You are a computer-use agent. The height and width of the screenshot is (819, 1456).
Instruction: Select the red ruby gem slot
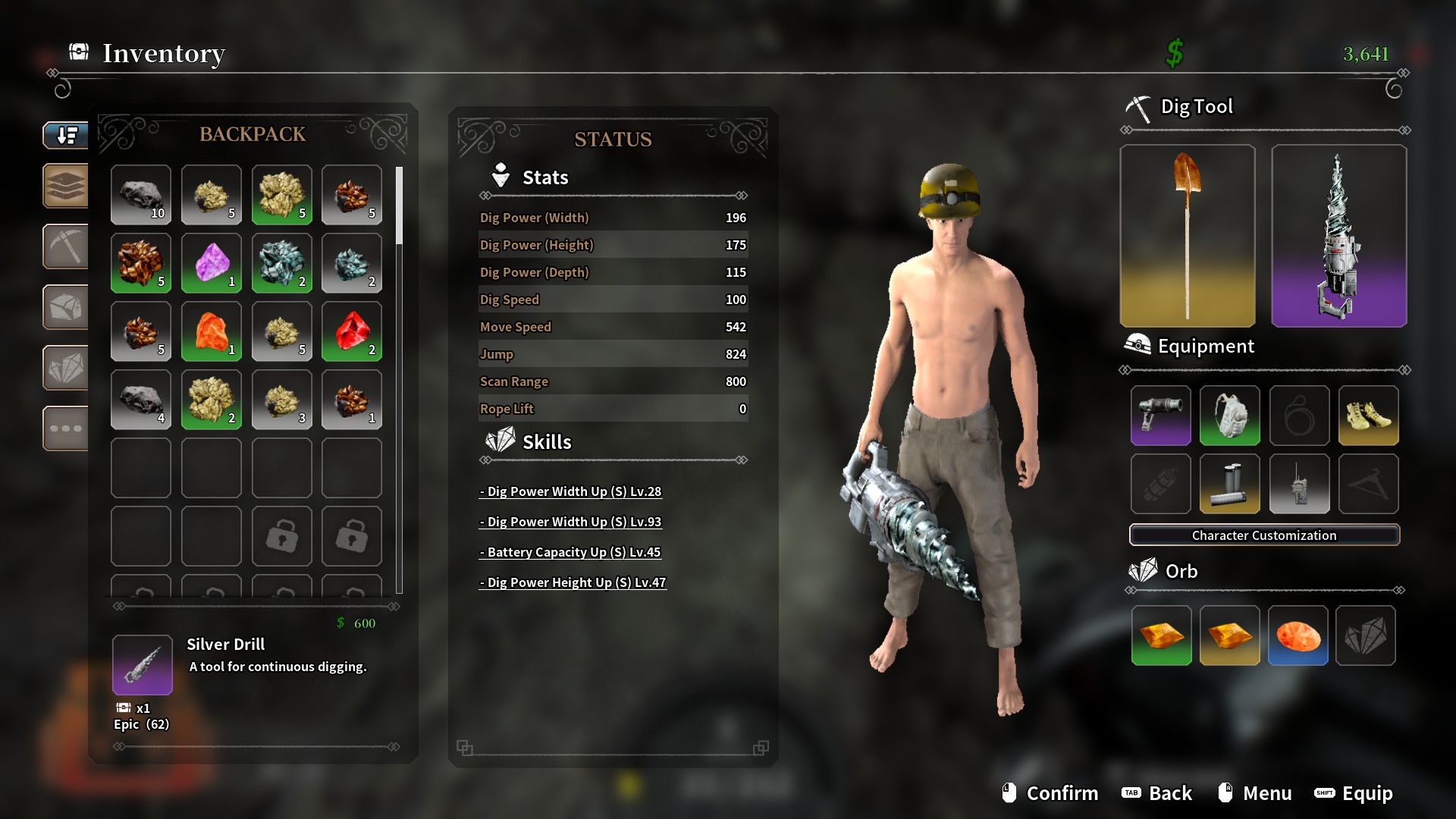tap(352, 331)
